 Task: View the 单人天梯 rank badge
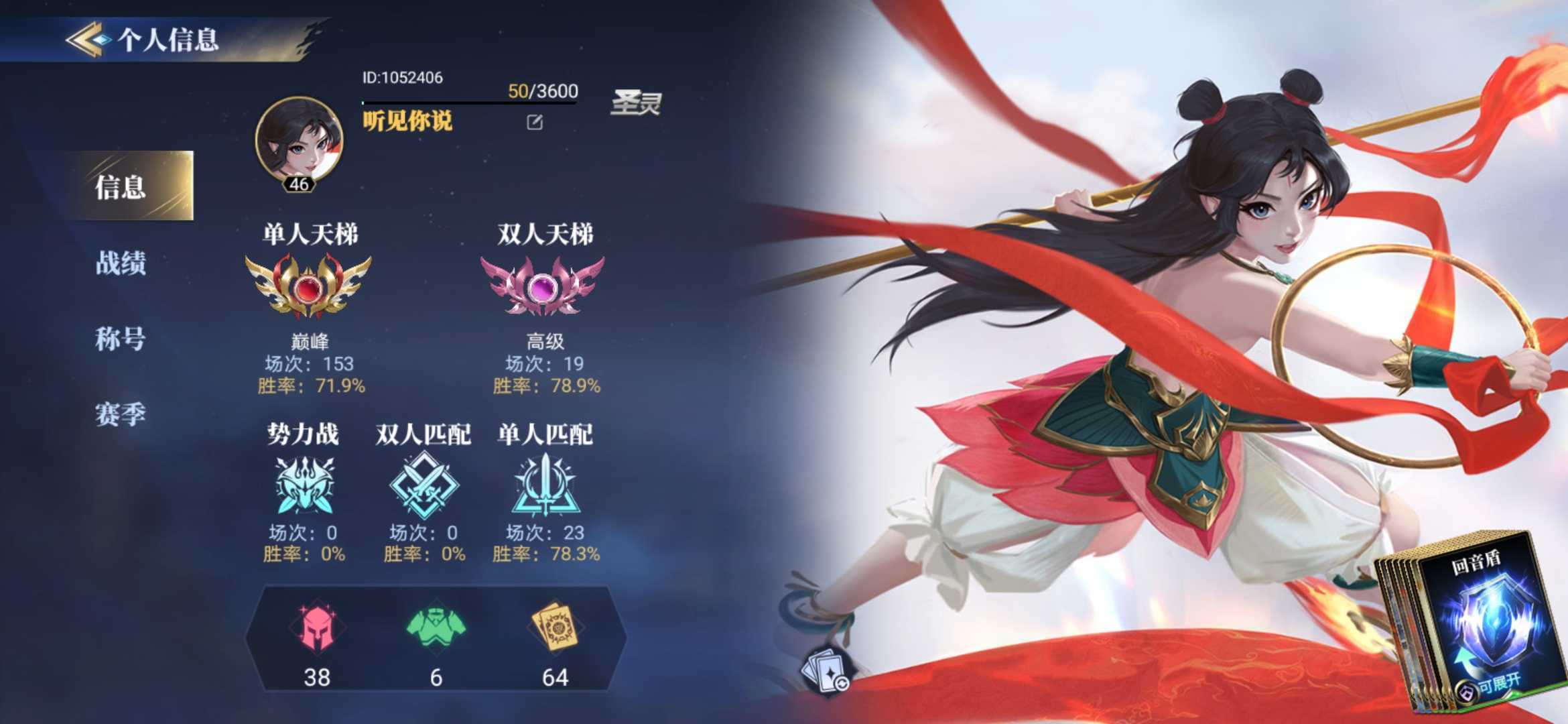pos(308,285)
